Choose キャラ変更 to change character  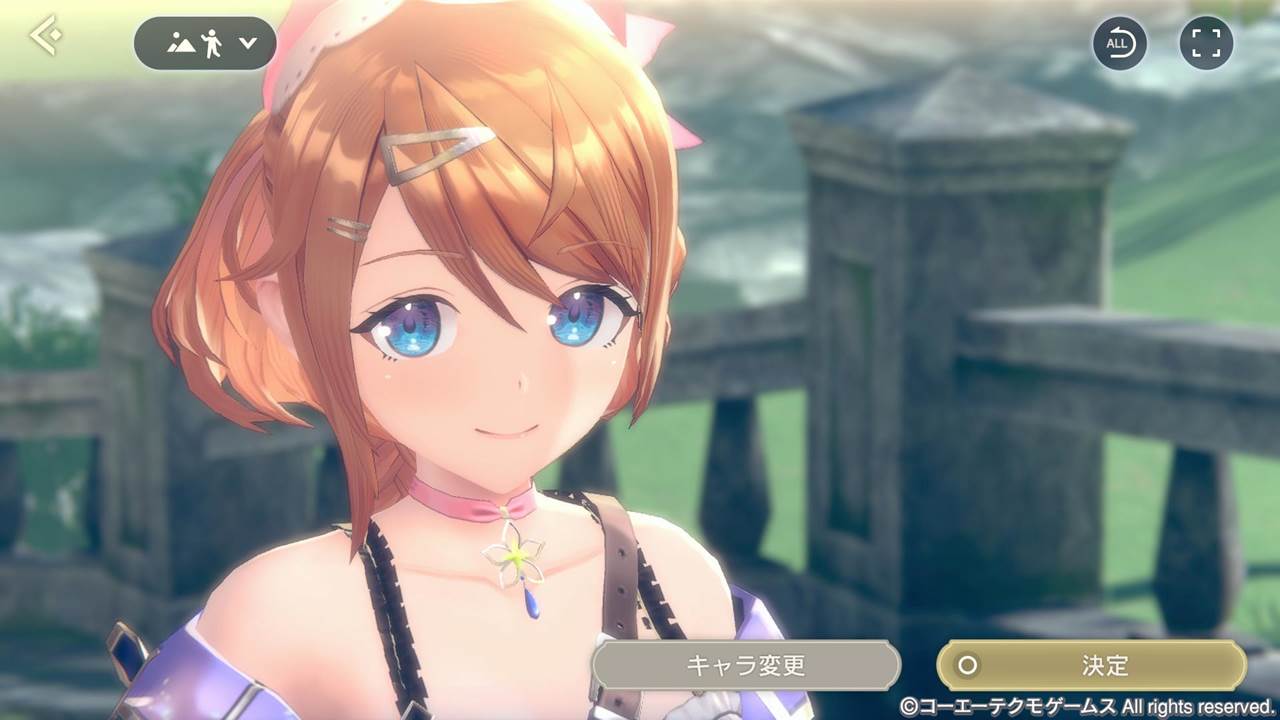click(x=745, y=665)
